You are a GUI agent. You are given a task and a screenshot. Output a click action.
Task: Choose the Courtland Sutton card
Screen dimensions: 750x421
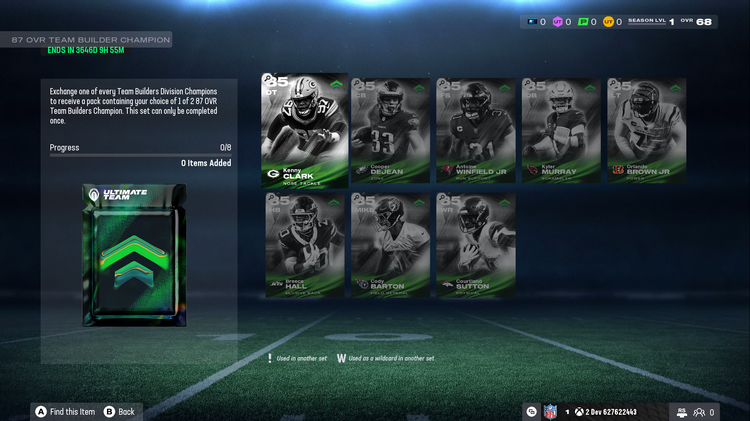click(476, 245)
